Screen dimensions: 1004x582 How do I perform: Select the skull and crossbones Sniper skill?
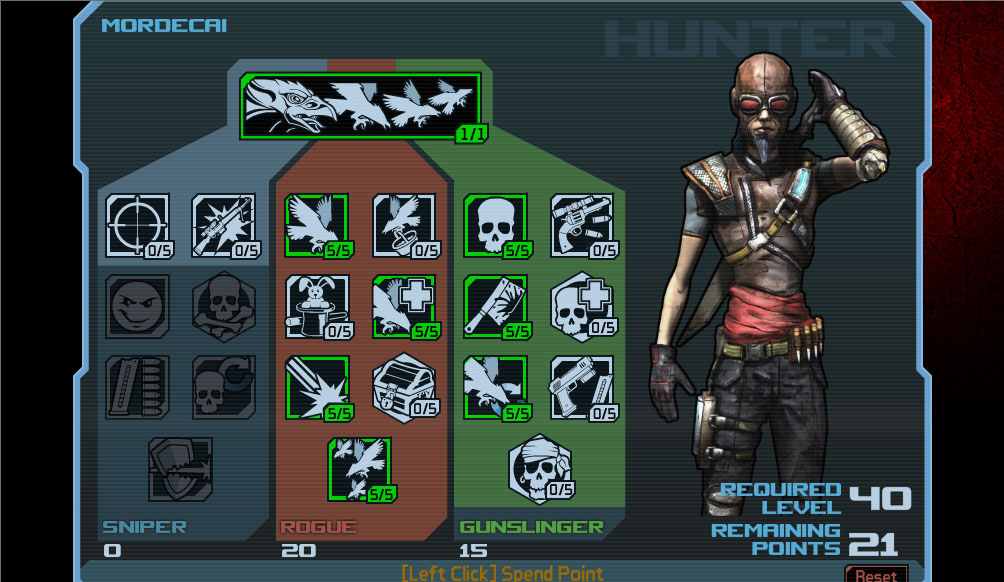click(223, 307)
